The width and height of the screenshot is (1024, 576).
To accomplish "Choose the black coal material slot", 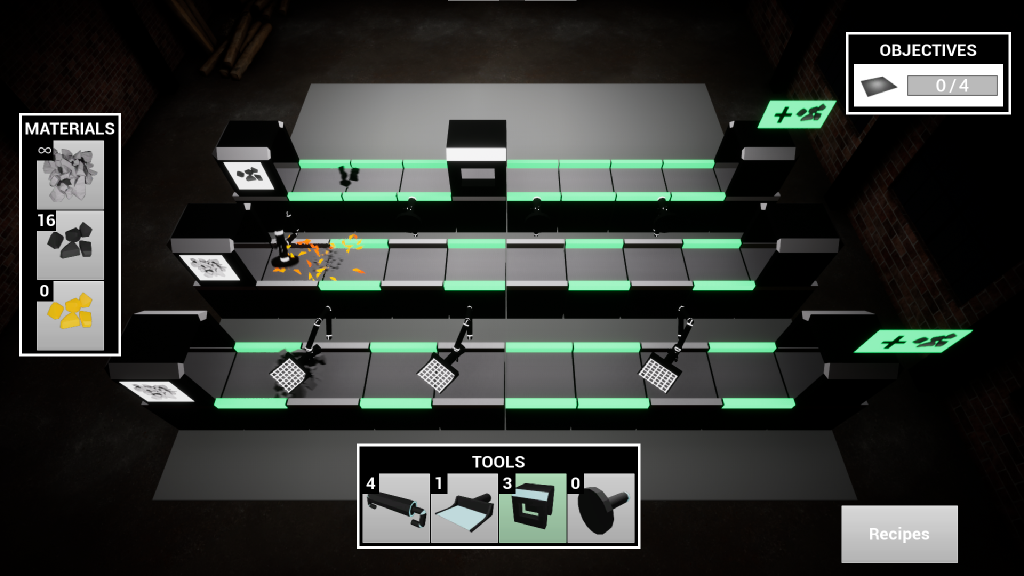I will [70, 245].
